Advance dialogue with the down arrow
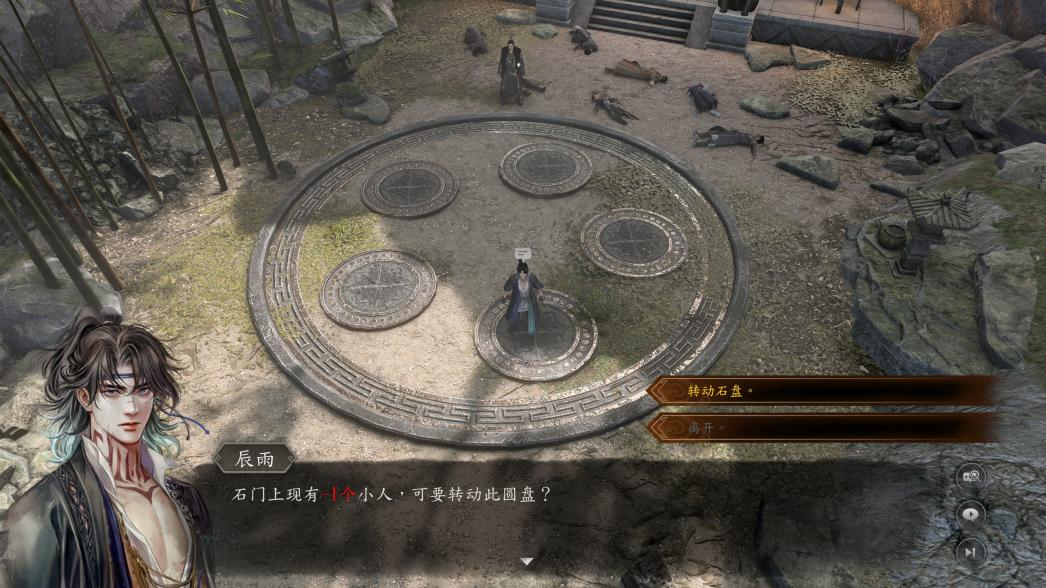This screenshot has width=1046, height=588. (x=527, y=562)
